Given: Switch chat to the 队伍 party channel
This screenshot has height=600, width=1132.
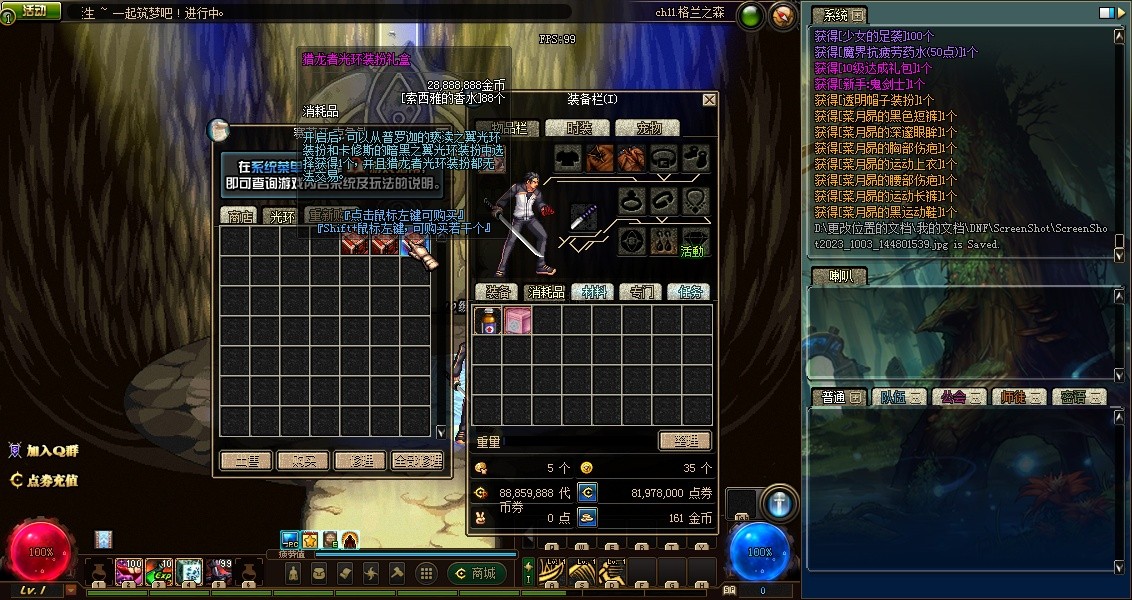Looking at the screenshot, I should point(894,397).
